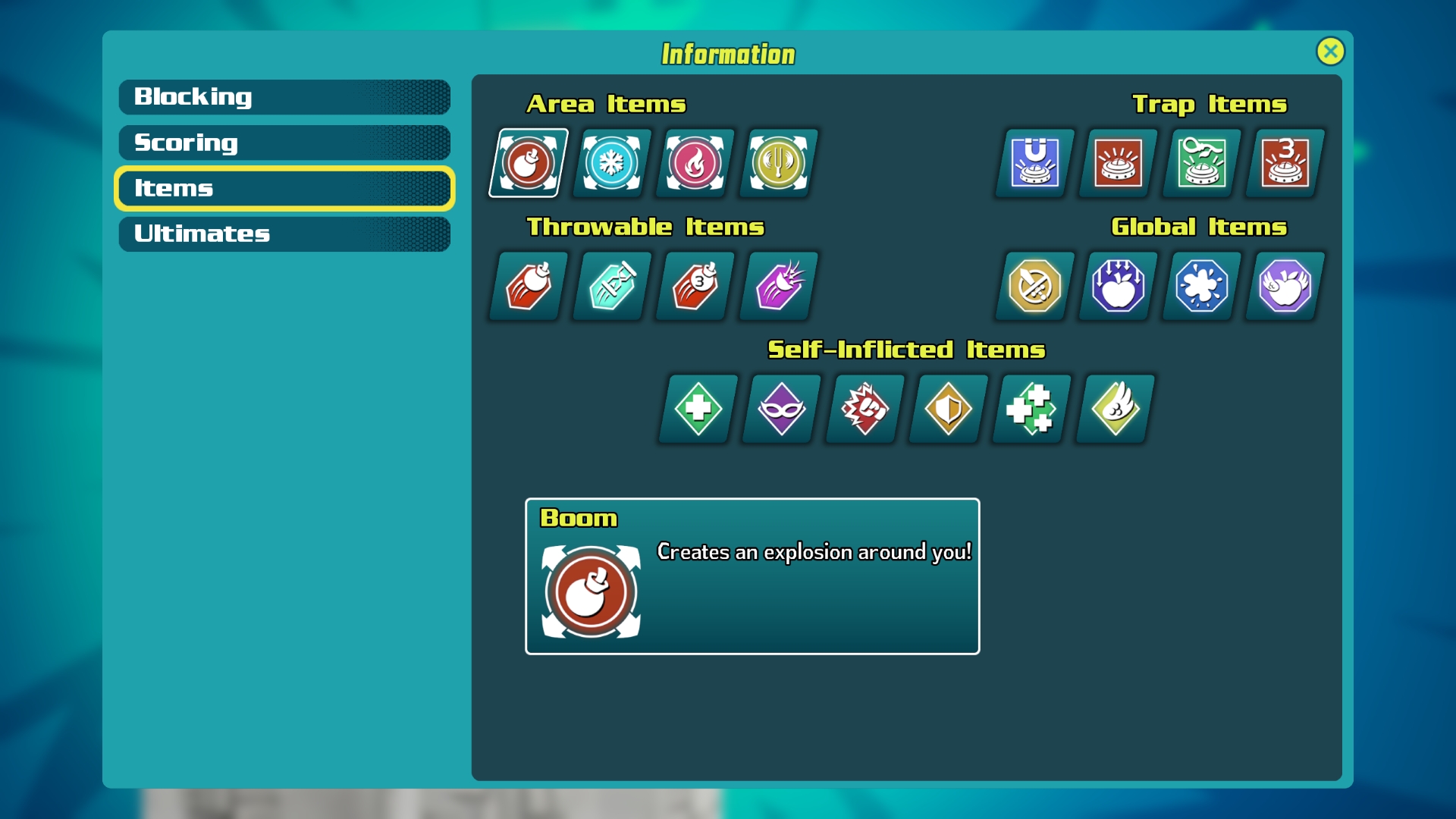Choose the snowflake freeze area item
The image size is (1456, 819).
pyautogui.click(x=611, y=163)
